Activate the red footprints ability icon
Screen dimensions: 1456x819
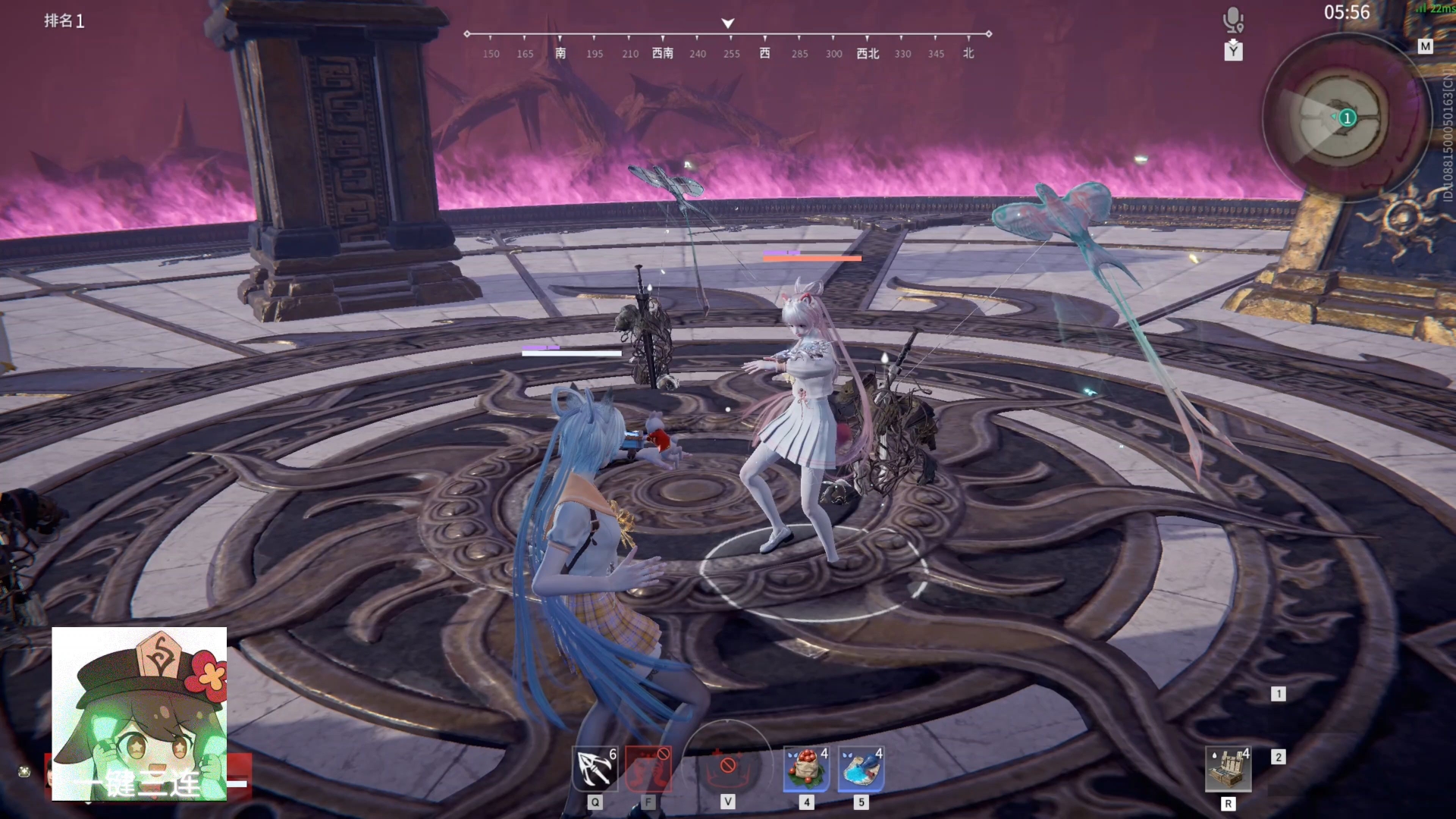click(x=648, y=768)
